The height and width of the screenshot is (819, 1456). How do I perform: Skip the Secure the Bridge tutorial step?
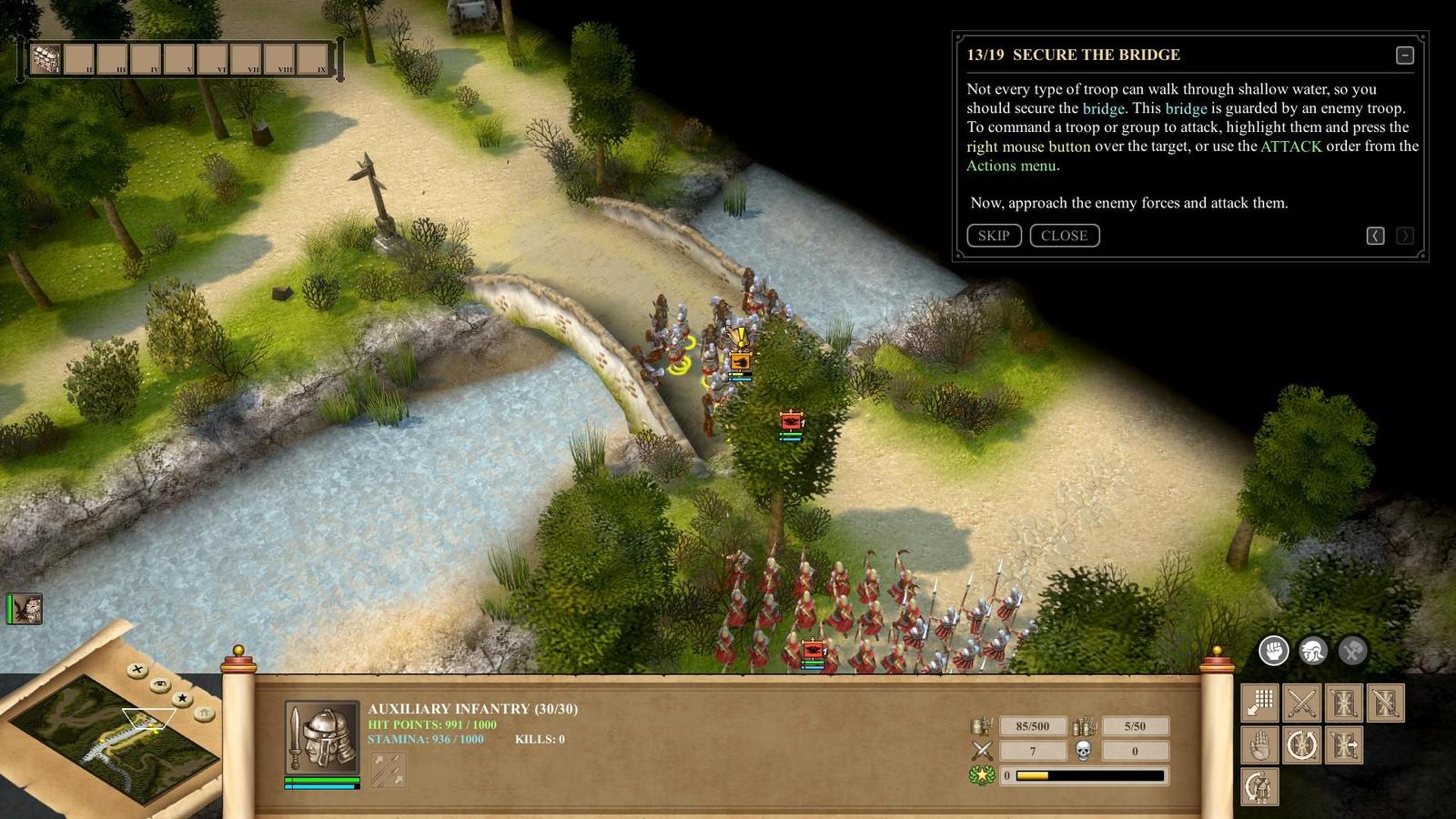click(x=994, y=236)
